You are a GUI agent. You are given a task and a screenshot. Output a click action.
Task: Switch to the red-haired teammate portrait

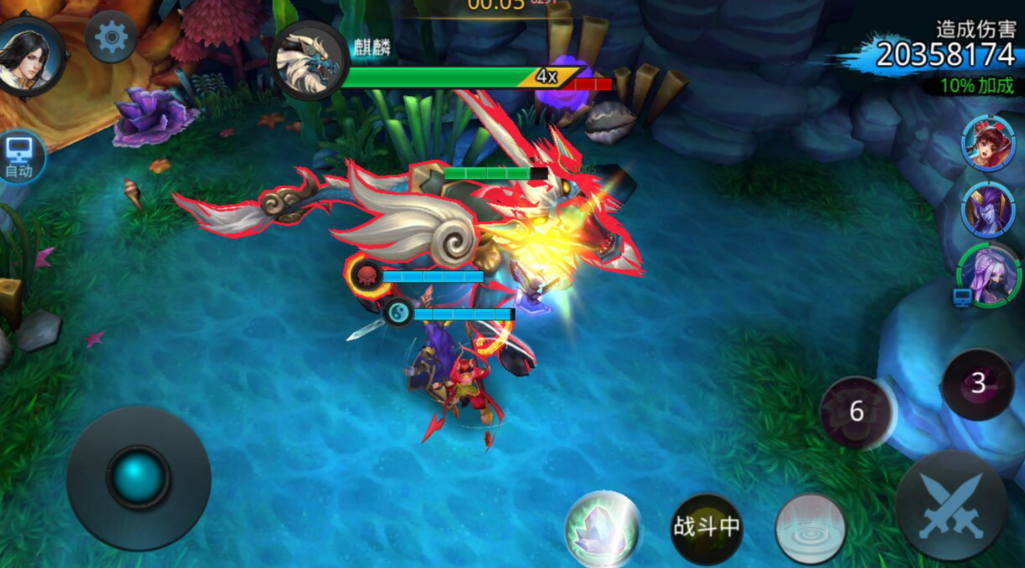[x=988, y=142]
